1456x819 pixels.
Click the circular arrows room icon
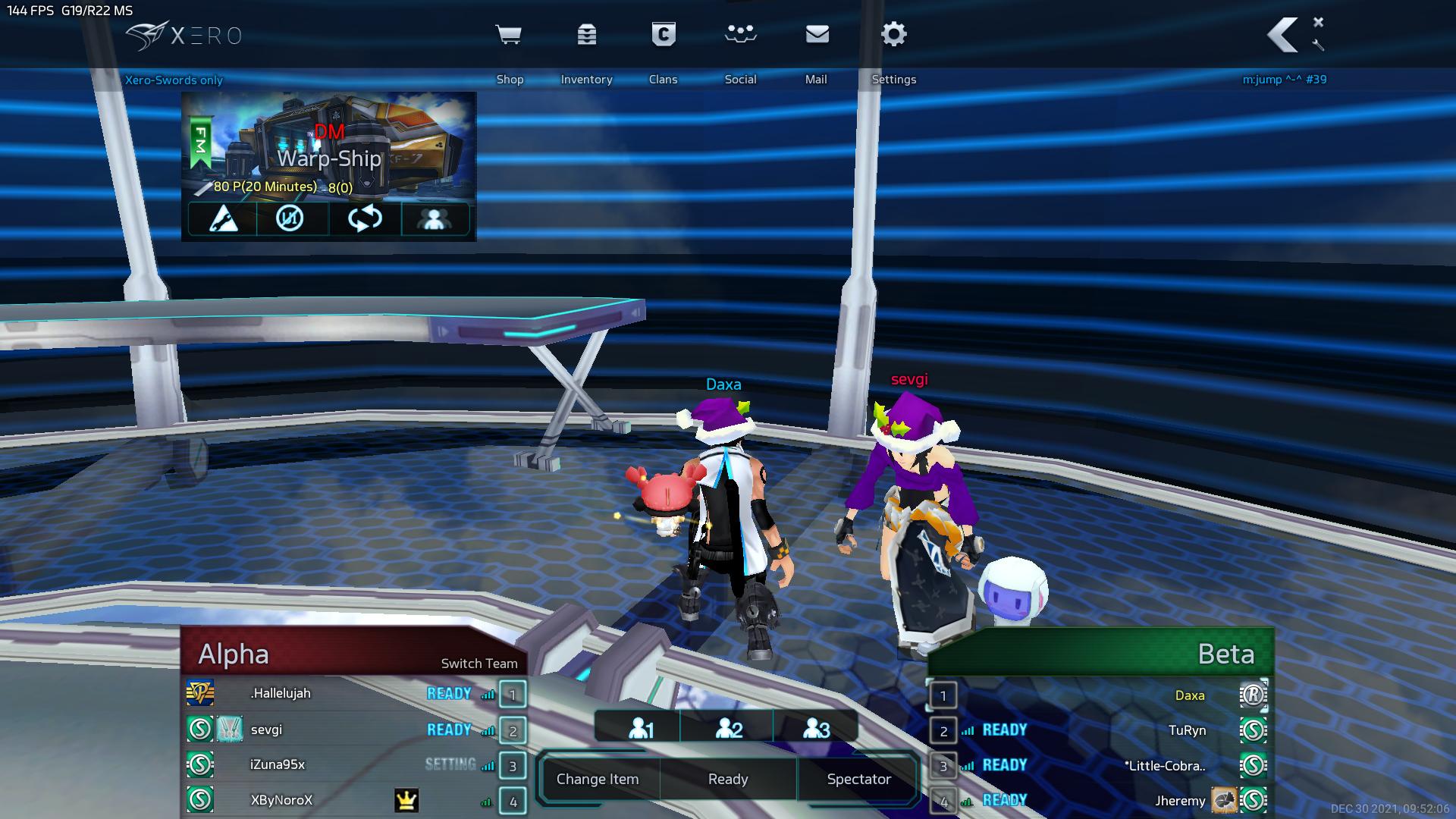(365, 219)
